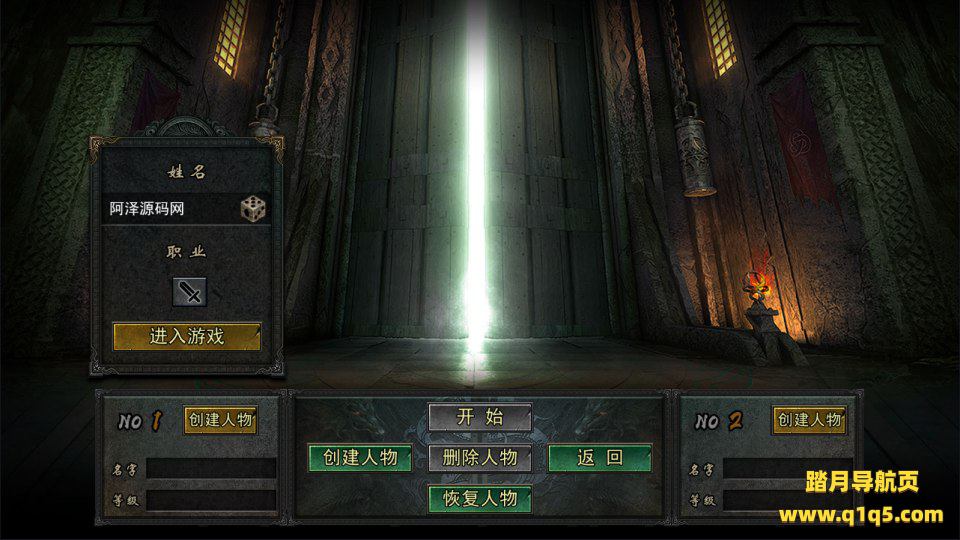Go back with the 返回 button

coord(600,458)
